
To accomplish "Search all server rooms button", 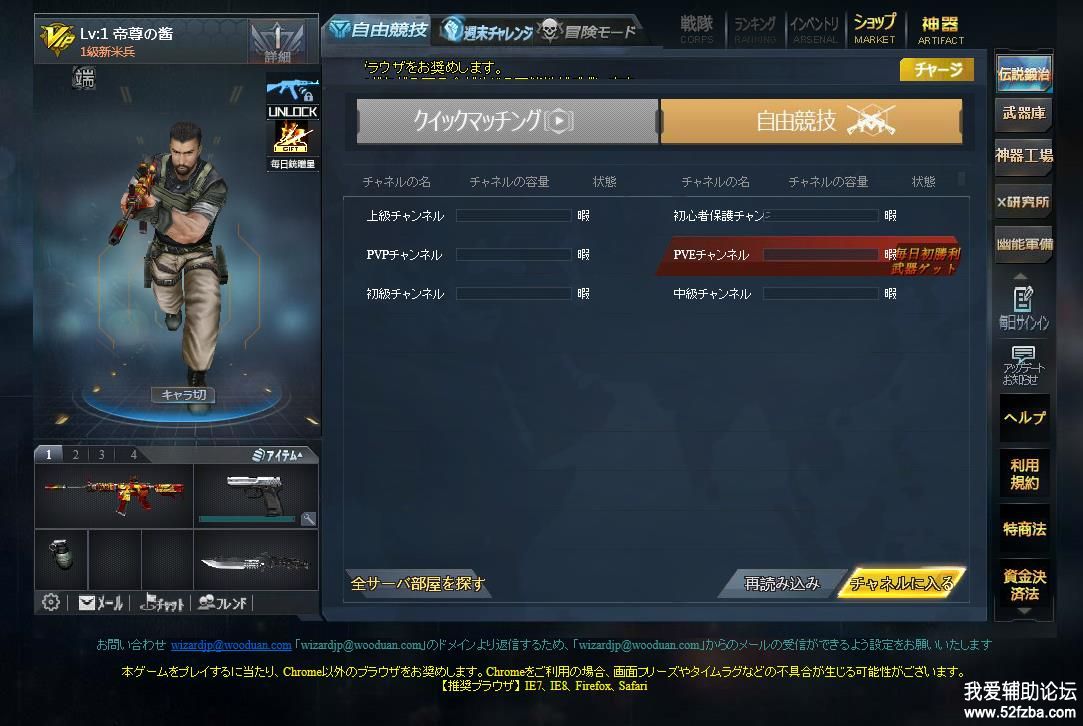I will coord(417,583).
